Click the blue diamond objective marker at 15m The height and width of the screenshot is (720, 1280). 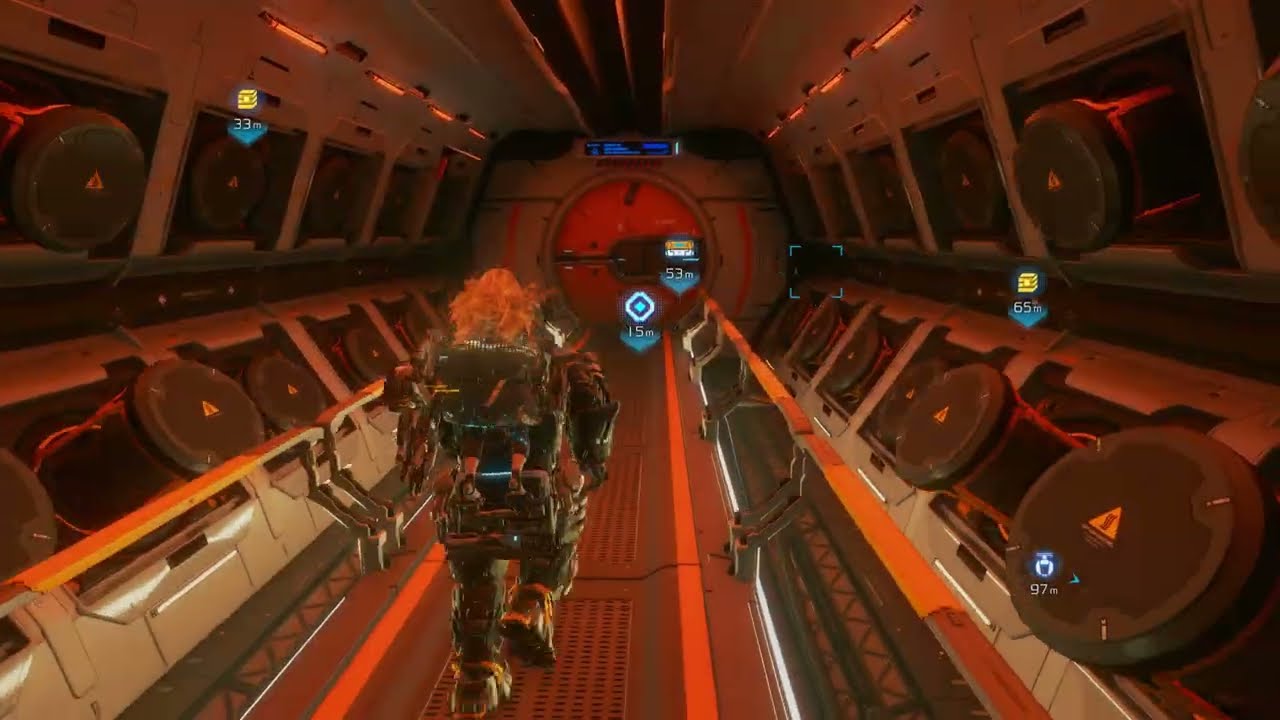[638, 305]
